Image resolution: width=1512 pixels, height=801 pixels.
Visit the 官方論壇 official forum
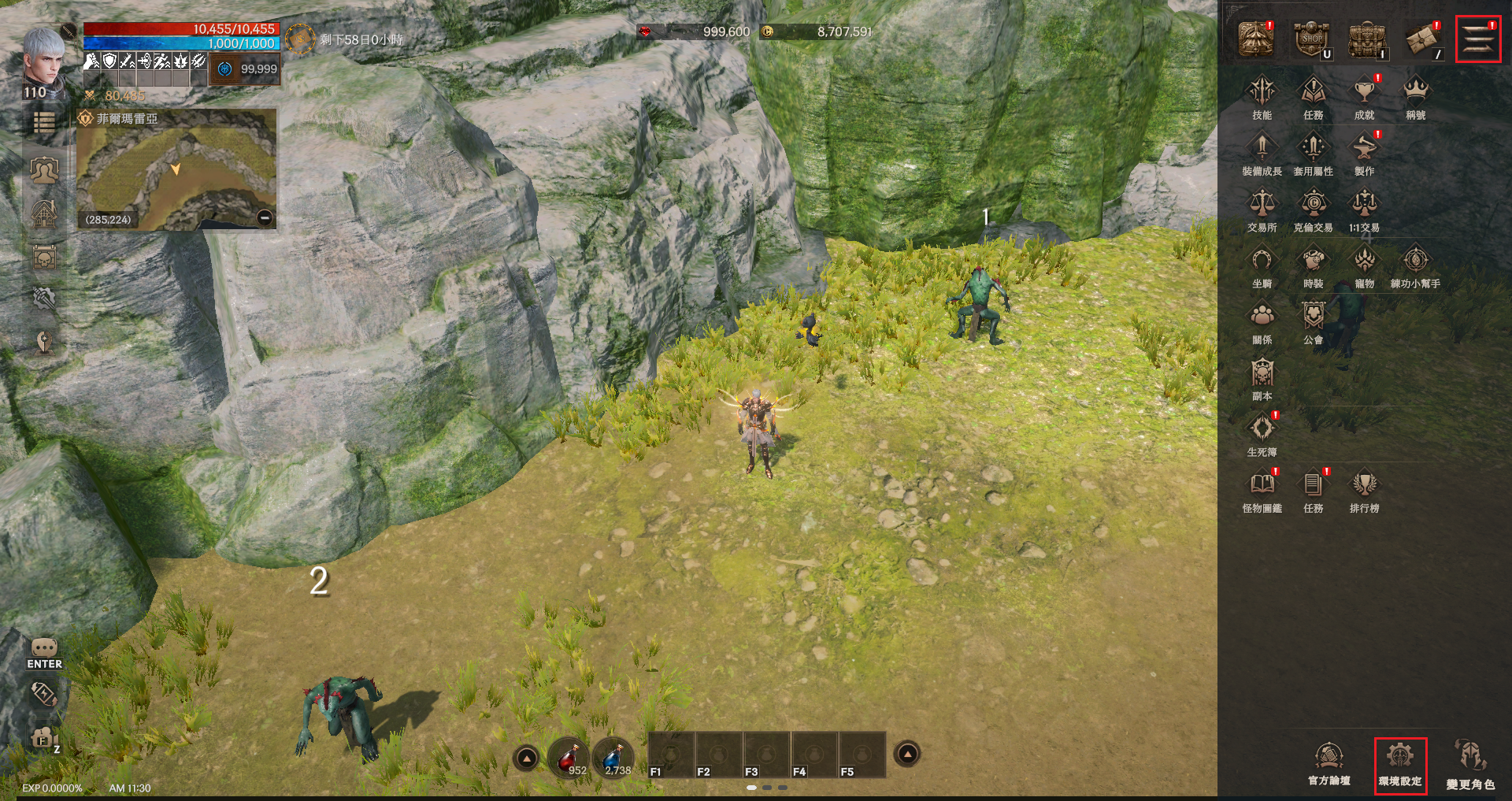tap(1329, 764)
